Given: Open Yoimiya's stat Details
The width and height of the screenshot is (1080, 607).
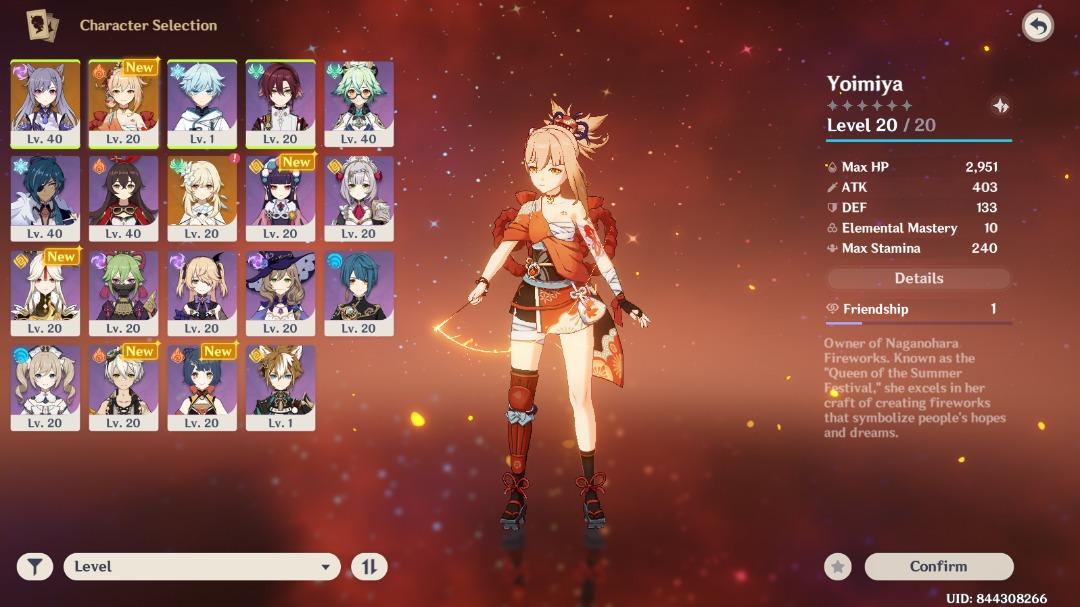Looking at the screenshot, I should pos(918,279).
